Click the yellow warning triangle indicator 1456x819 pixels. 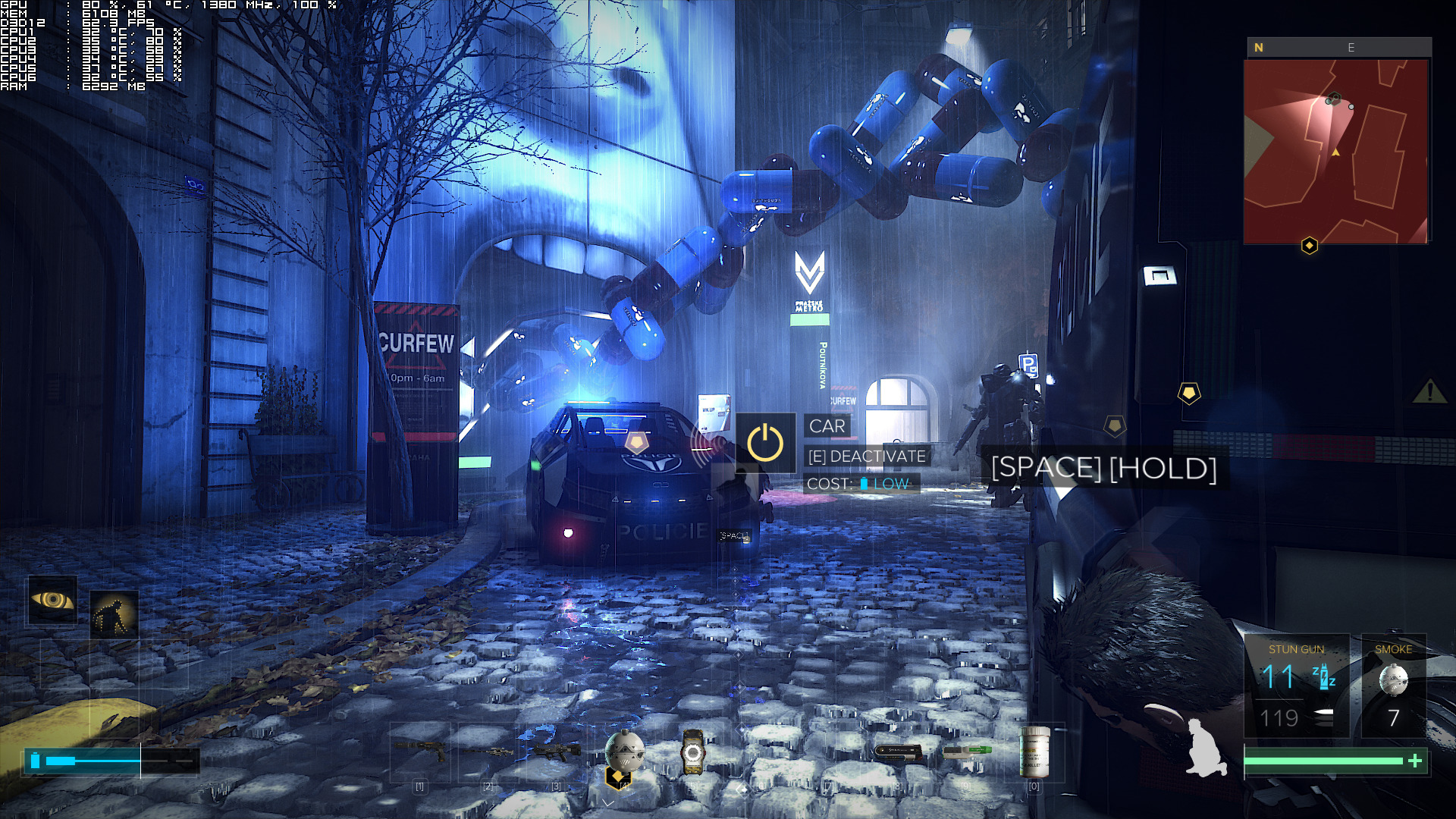[1429, 391]
